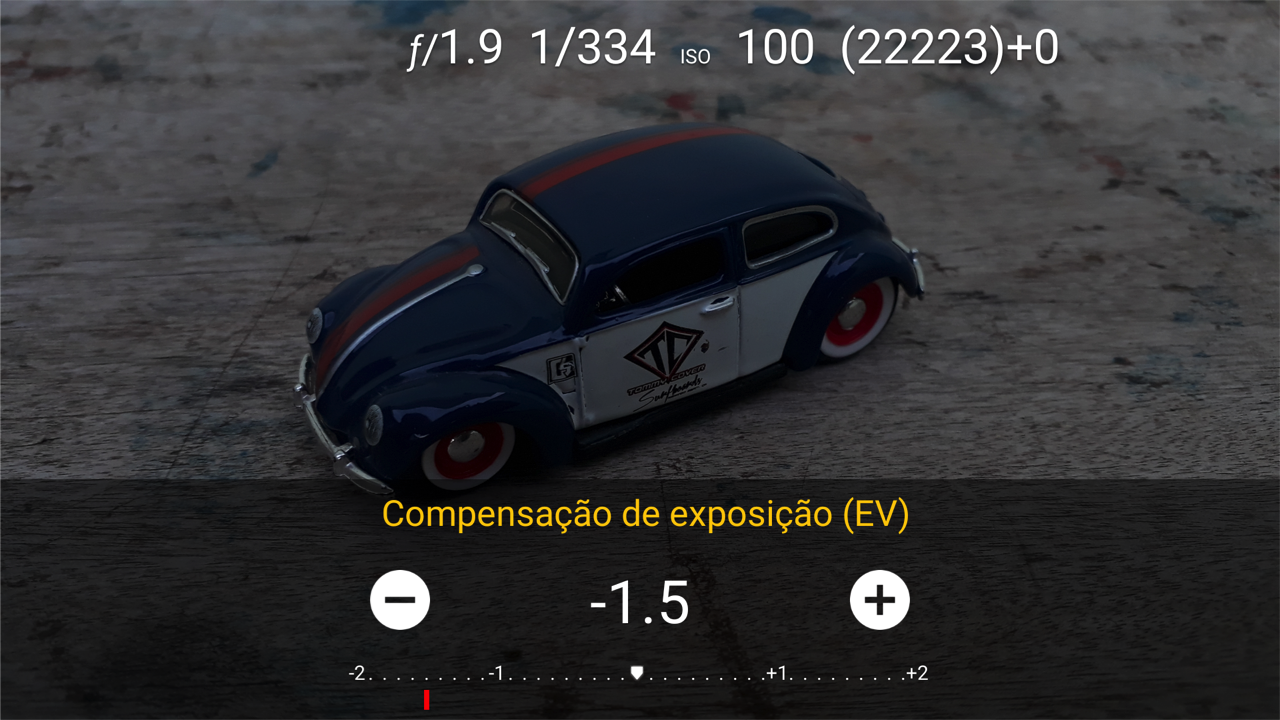1280x720 pixels.
Task: Tap the -1.5 exposure value display
Action: pyautogui.click(x=640, y=600)
